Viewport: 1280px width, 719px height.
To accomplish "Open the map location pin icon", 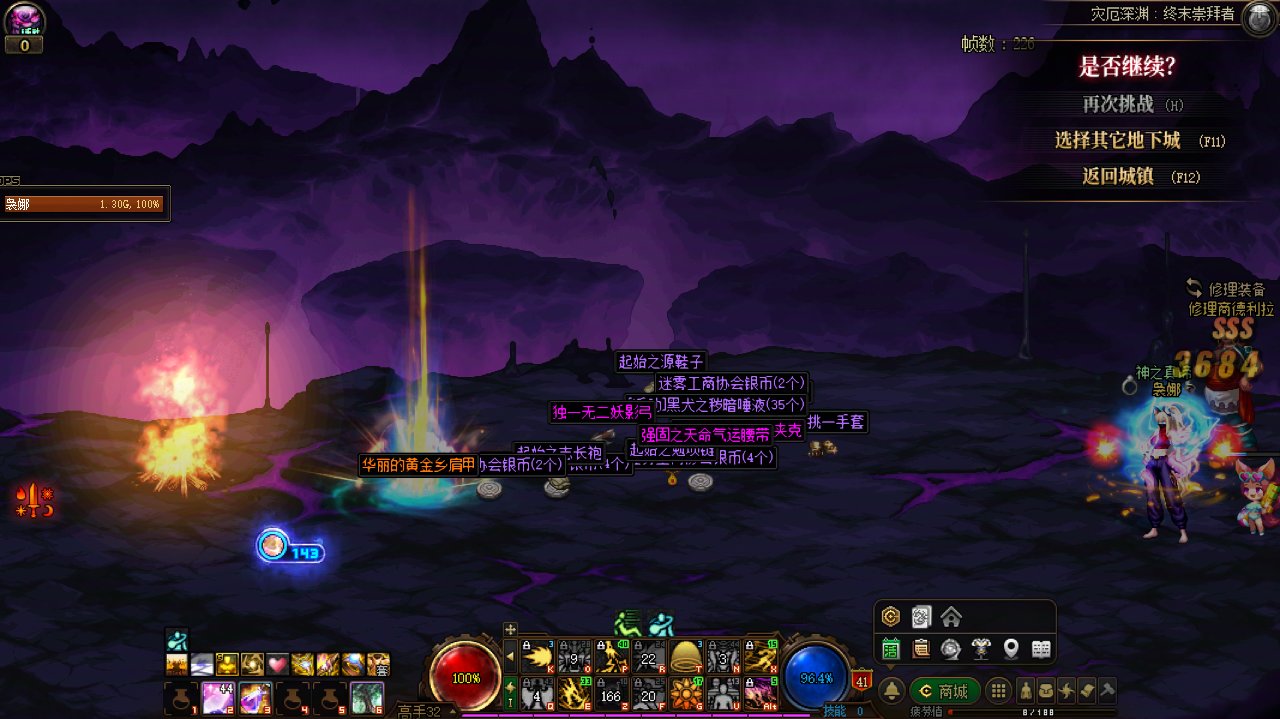I will 1011,650.
